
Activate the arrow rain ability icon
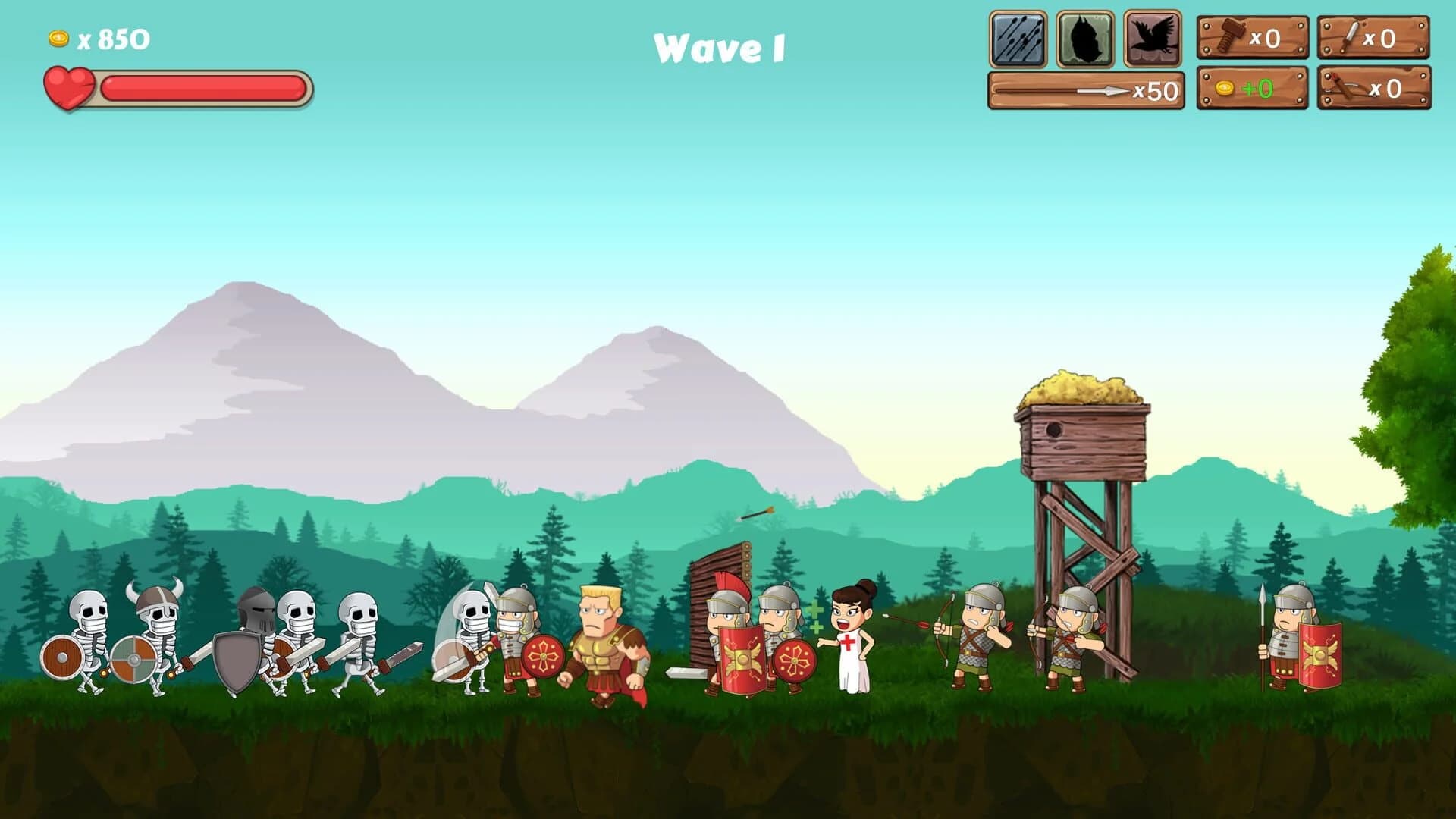(1017, 37)
